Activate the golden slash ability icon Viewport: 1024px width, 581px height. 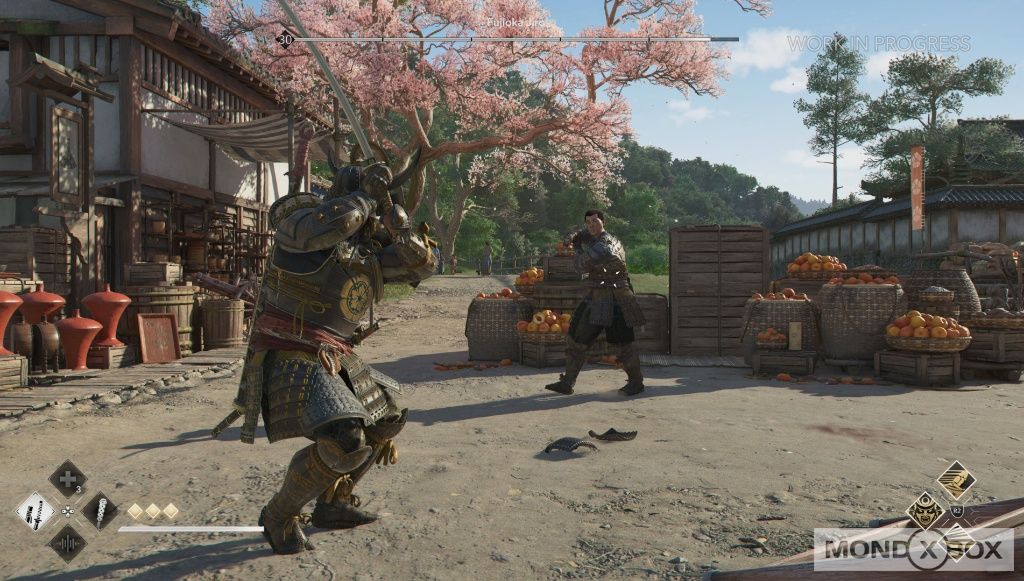tap(956, 480)
